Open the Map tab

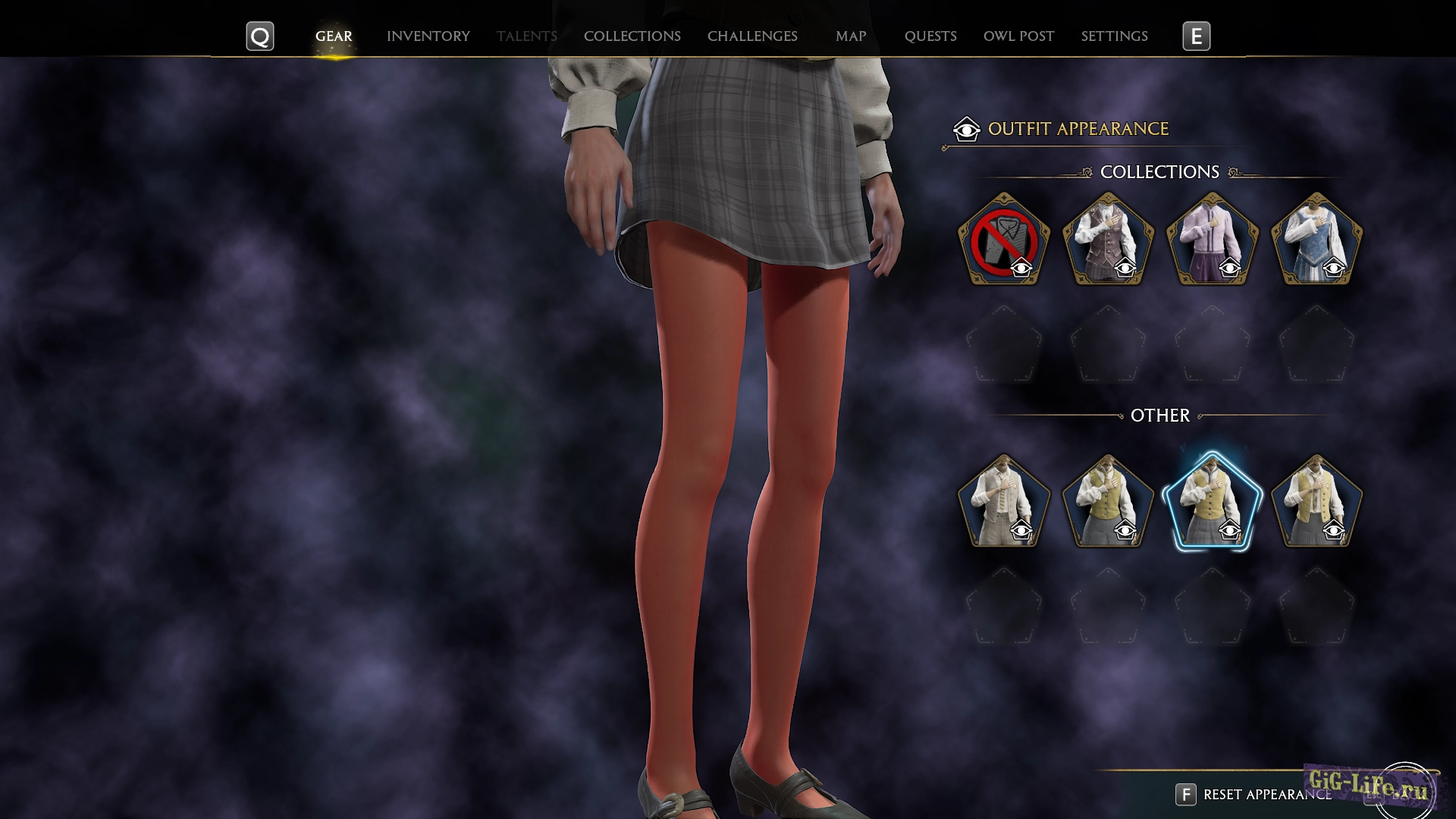tap(850, 36)
